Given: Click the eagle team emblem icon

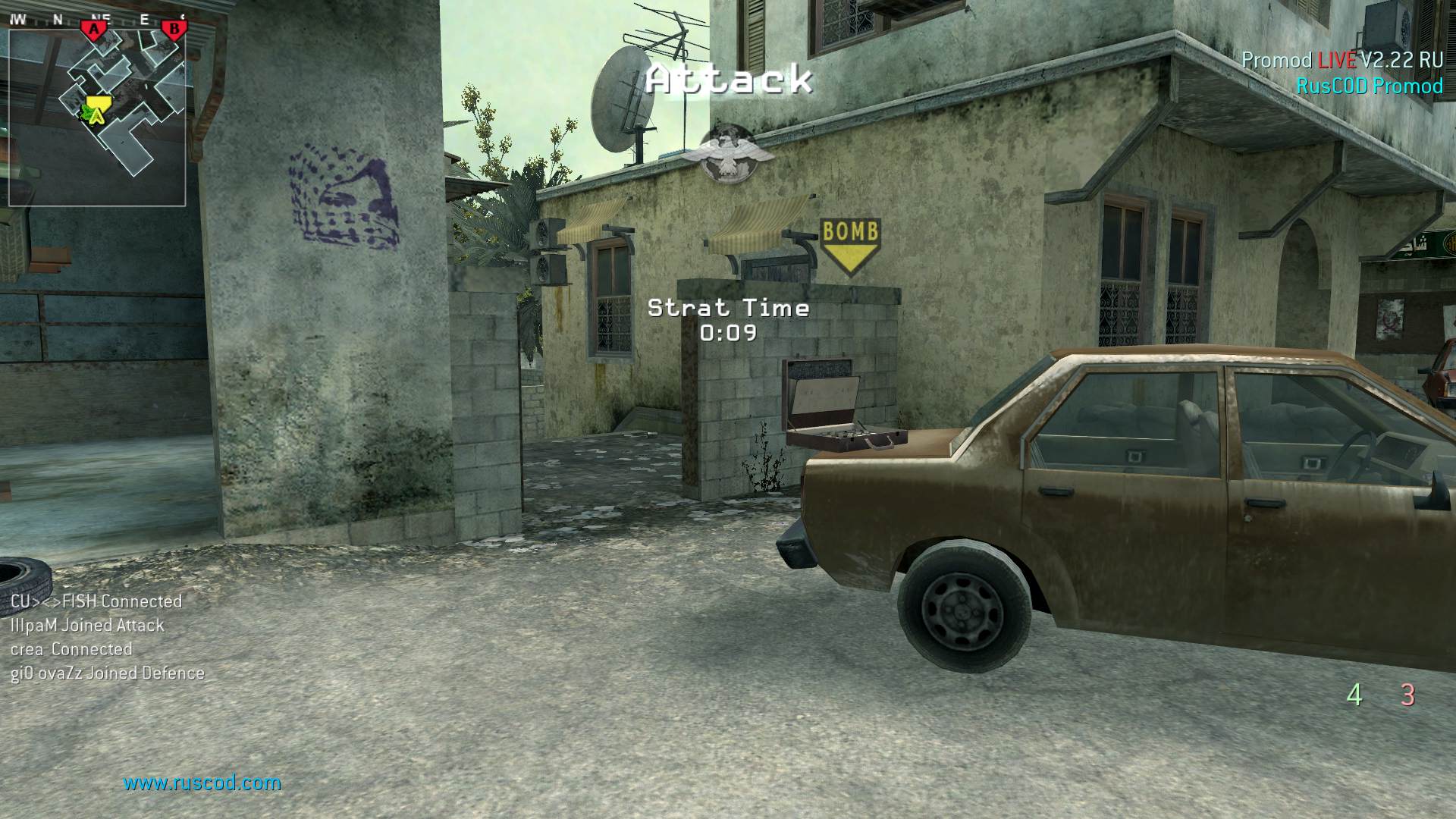Looking at the screenshot, I should 728,154.
